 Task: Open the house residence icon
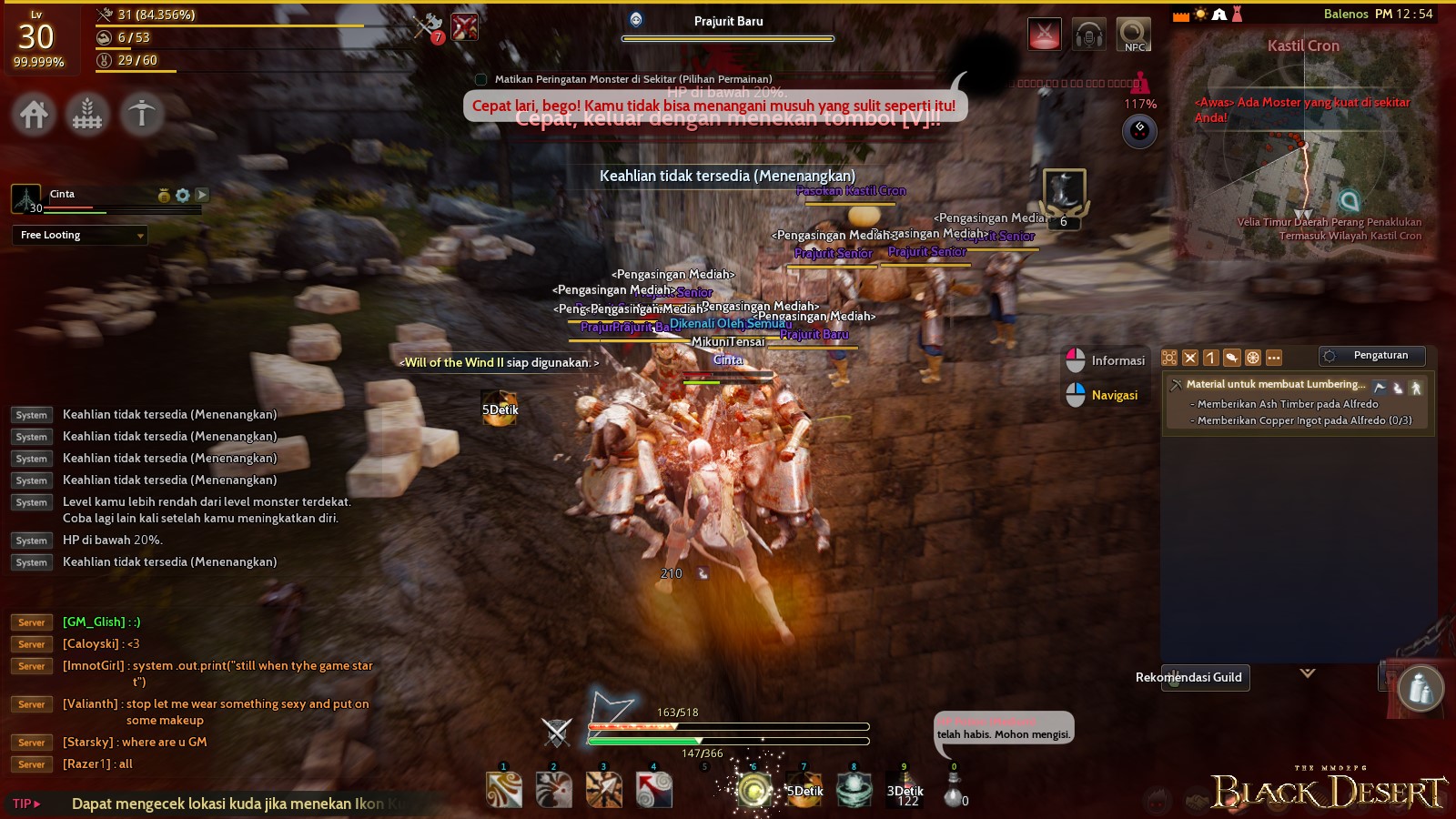coord(33,115)
